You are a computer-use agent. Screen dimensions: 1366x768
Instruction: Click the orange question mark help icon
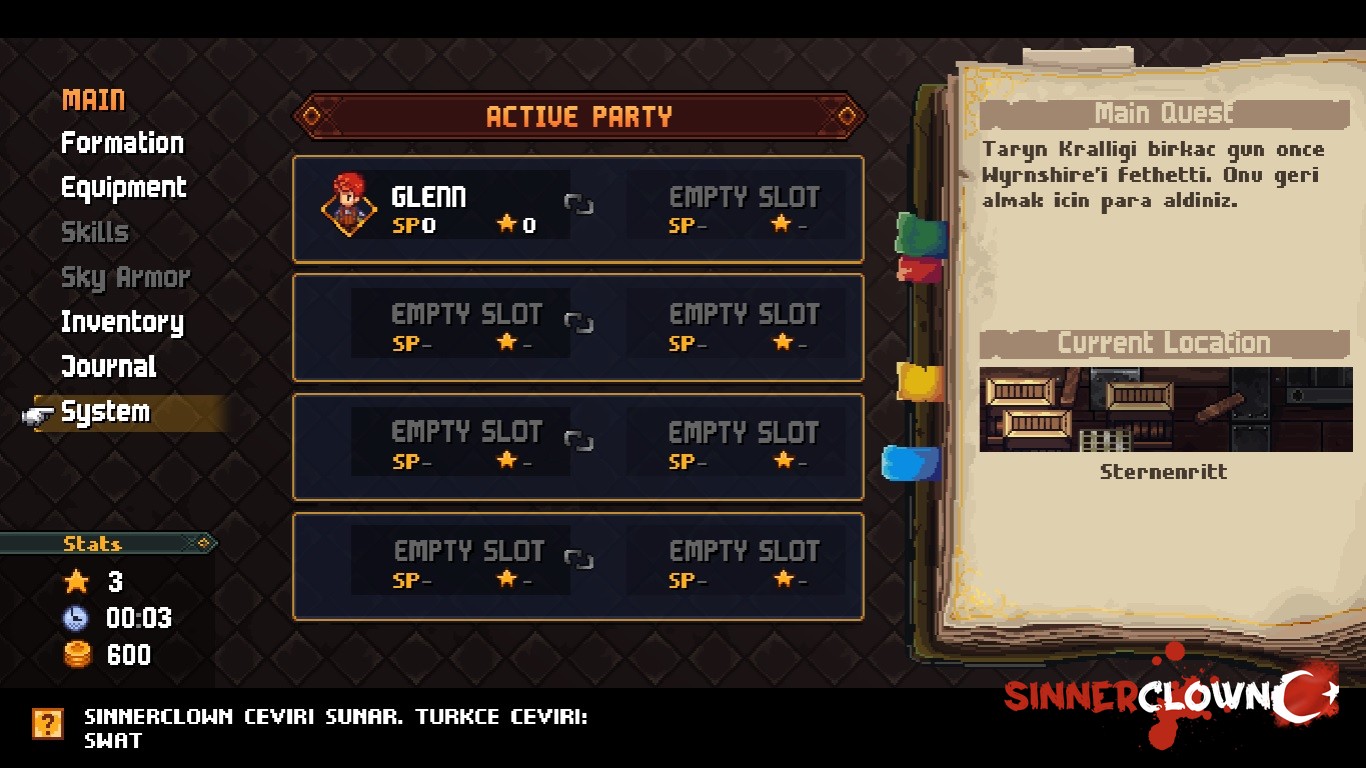[x=48, y=723]
